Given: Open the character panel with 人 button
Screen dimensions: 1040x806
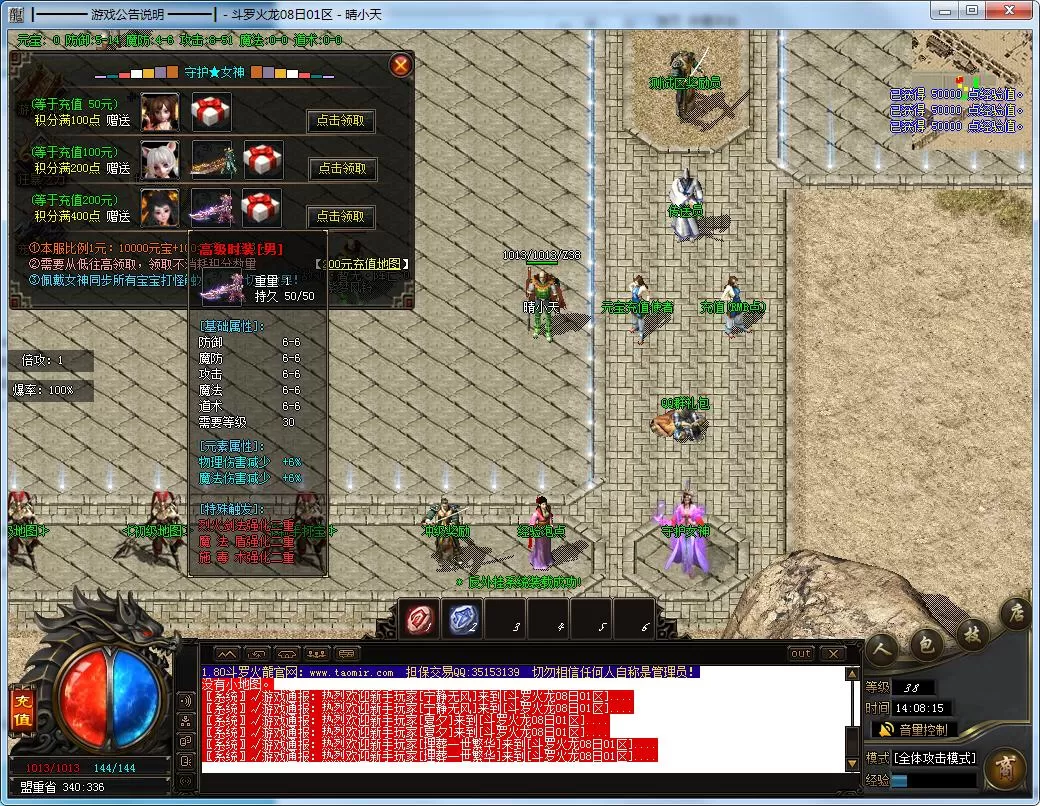Looking at the screenshot, I should 882,649.
